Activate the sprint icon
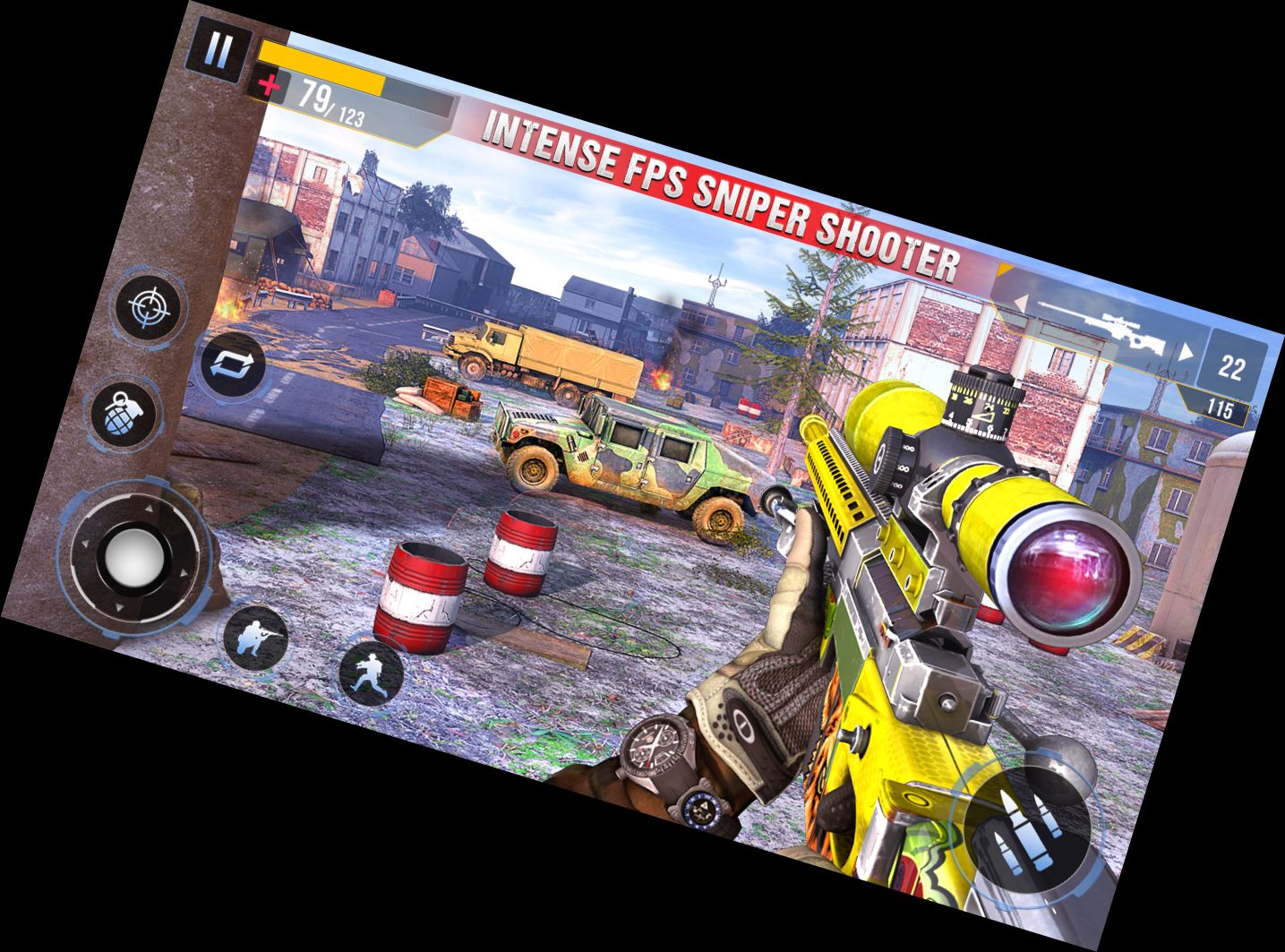 click(368, 673)
